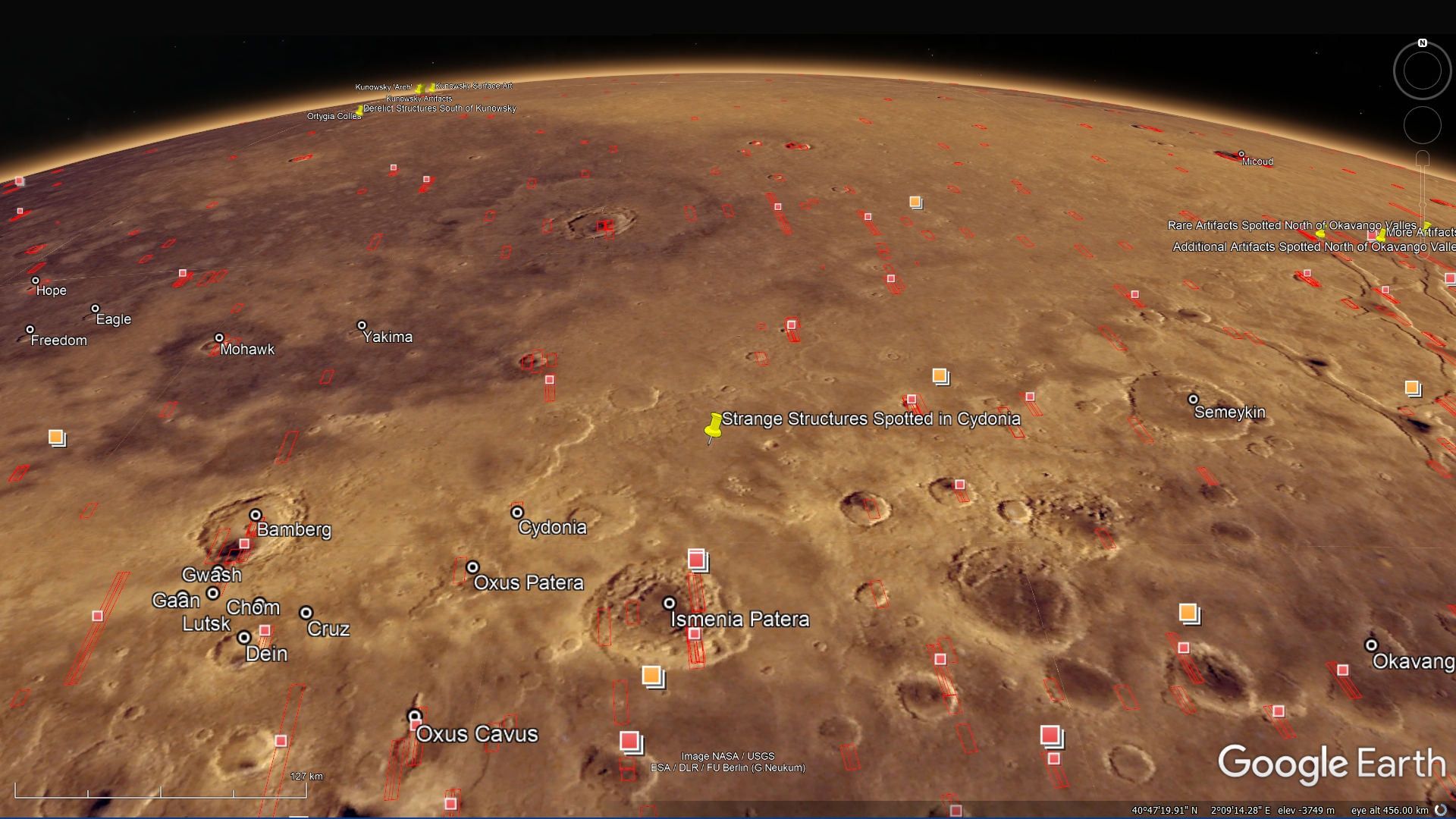Image resolution: width=1456 pixels, height=819 pixels.
Task: Select the Derelict Structures South of Kunowsky pushpin
Action: (359, 111)
